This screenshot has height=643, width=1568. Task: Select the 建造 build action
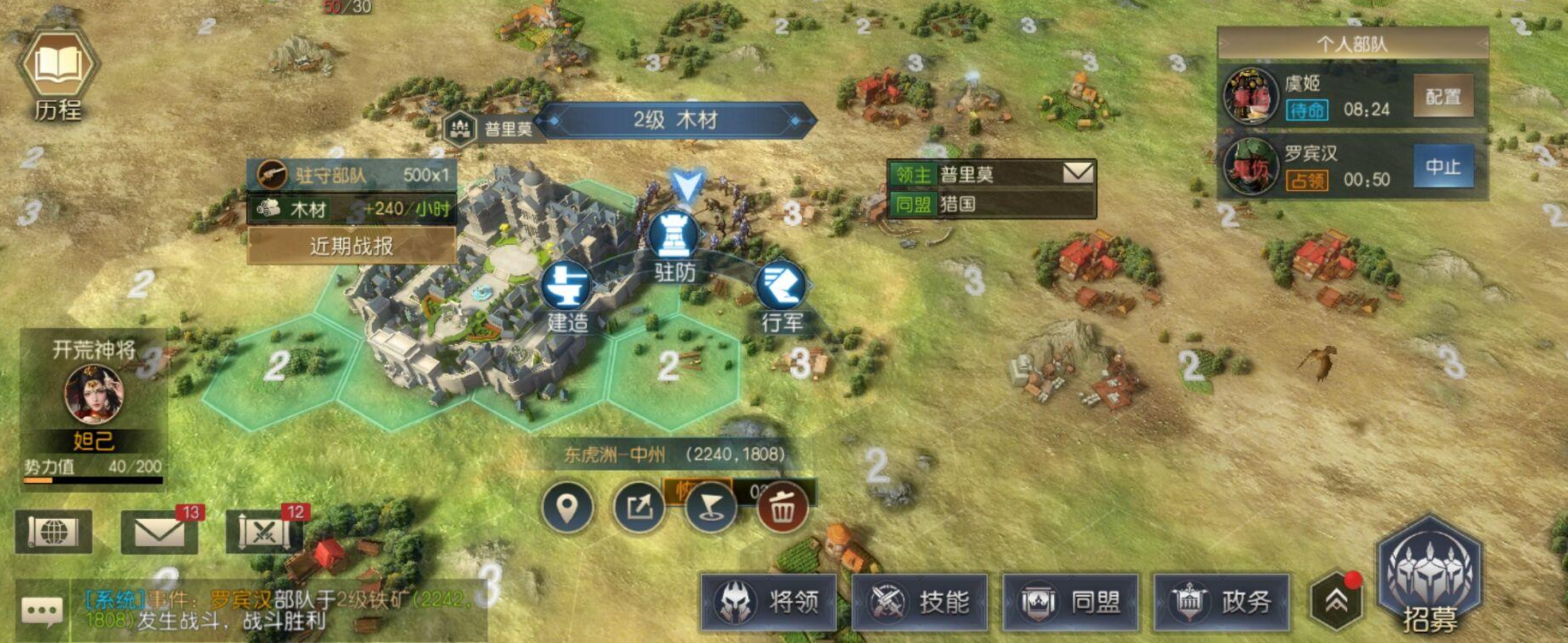[566, 287]
